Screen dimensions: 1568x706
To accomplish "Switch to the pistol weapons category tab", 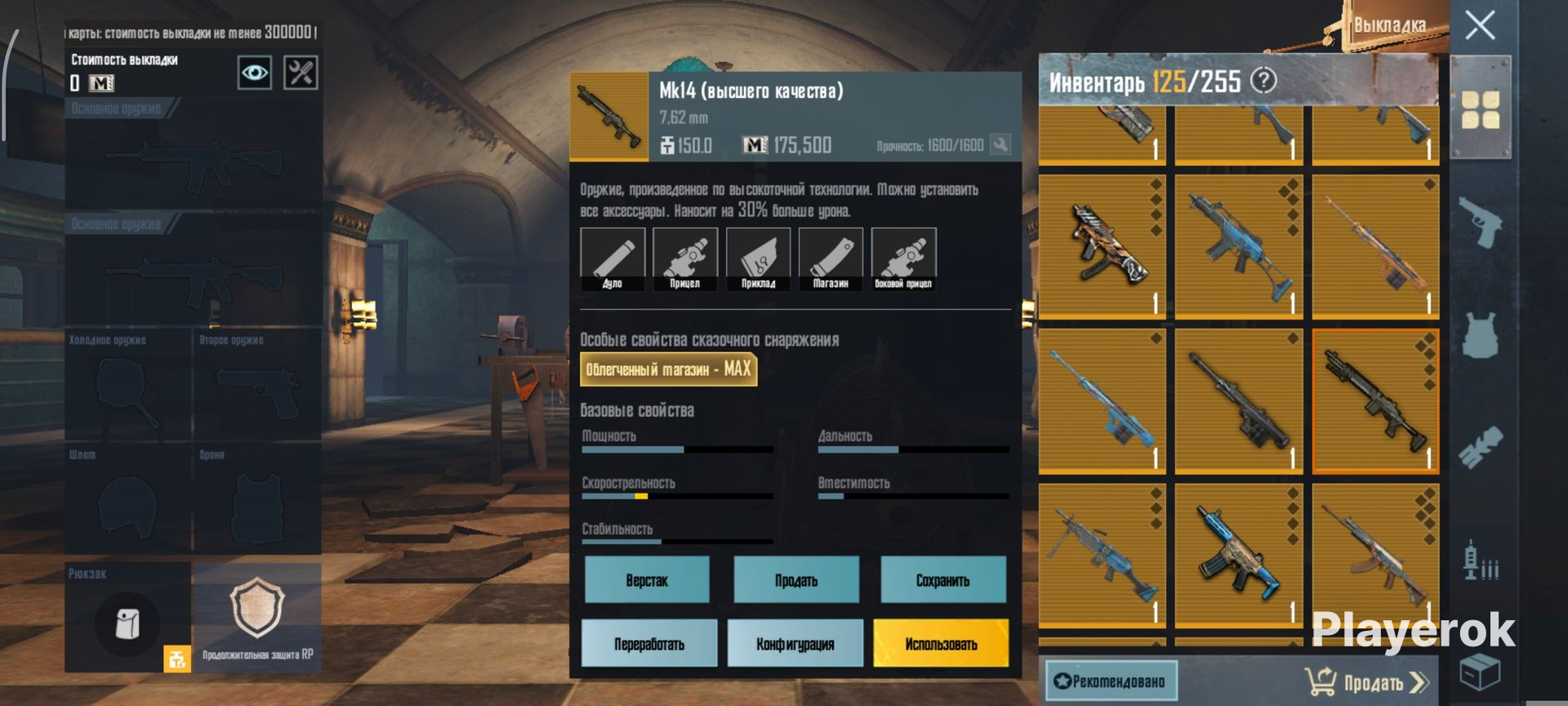I will pos(1480,221).
